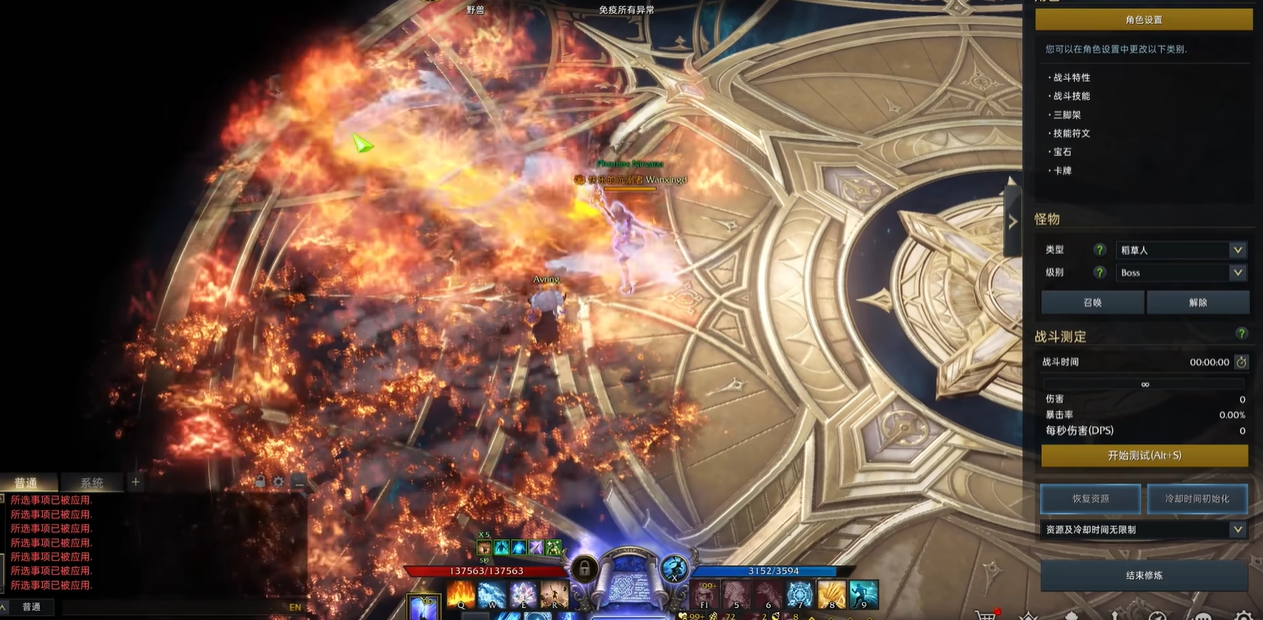Screen dimensions: 1263x620
Task: Reset the 战斗时间 timer icon
Action: 1241,362
